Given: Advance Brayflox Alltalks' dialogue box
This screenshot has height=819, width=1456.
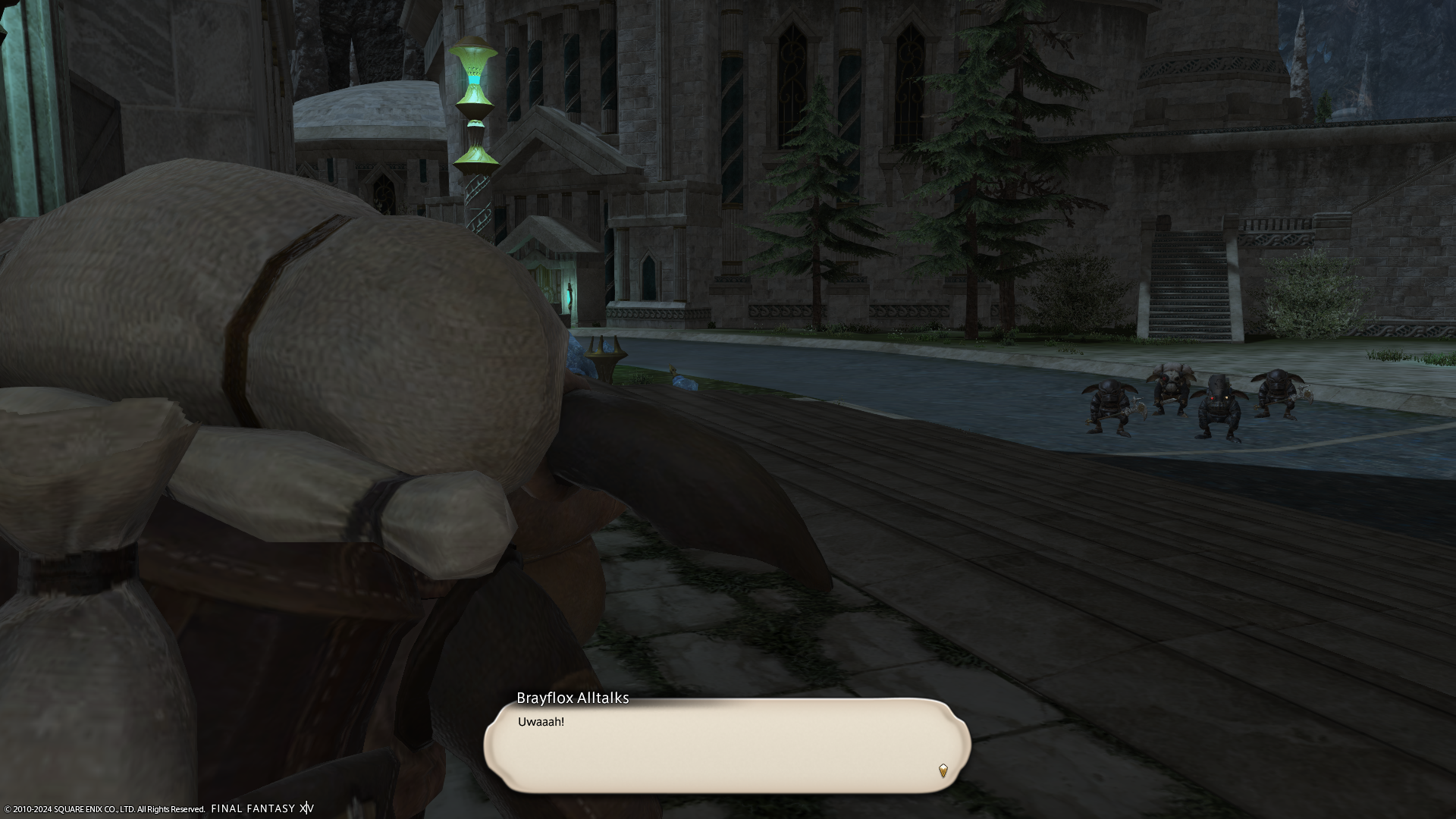Looking at the screenshot, I should tap(726, 746).
